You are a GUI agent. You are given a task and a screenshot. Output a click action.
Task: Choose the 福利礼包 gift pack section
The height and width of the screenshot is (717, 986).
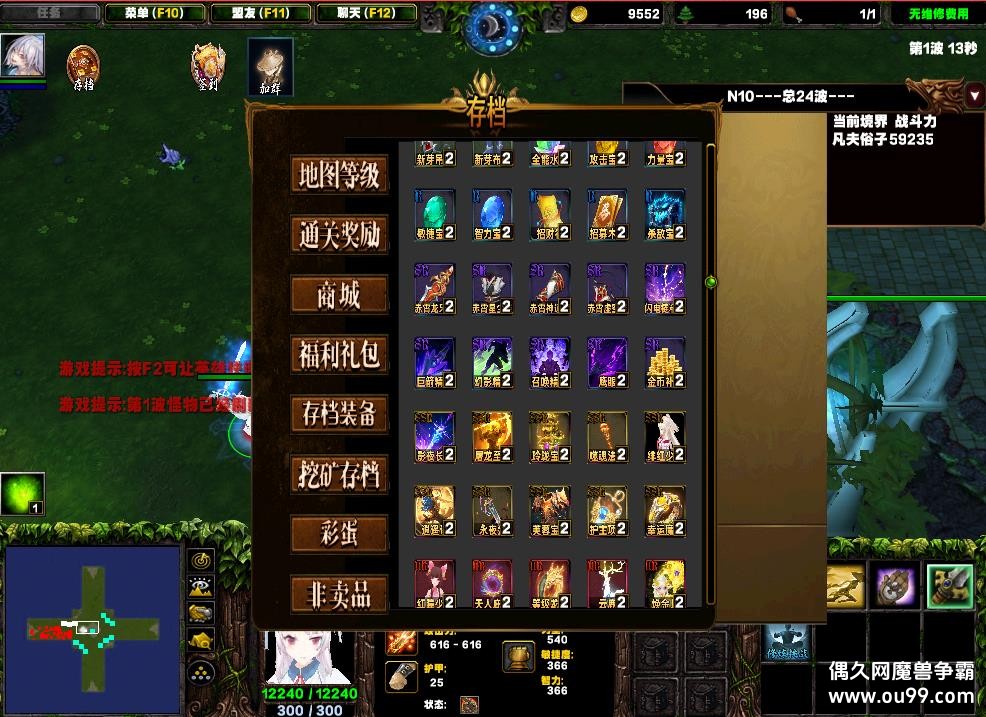tap(340, 355)
